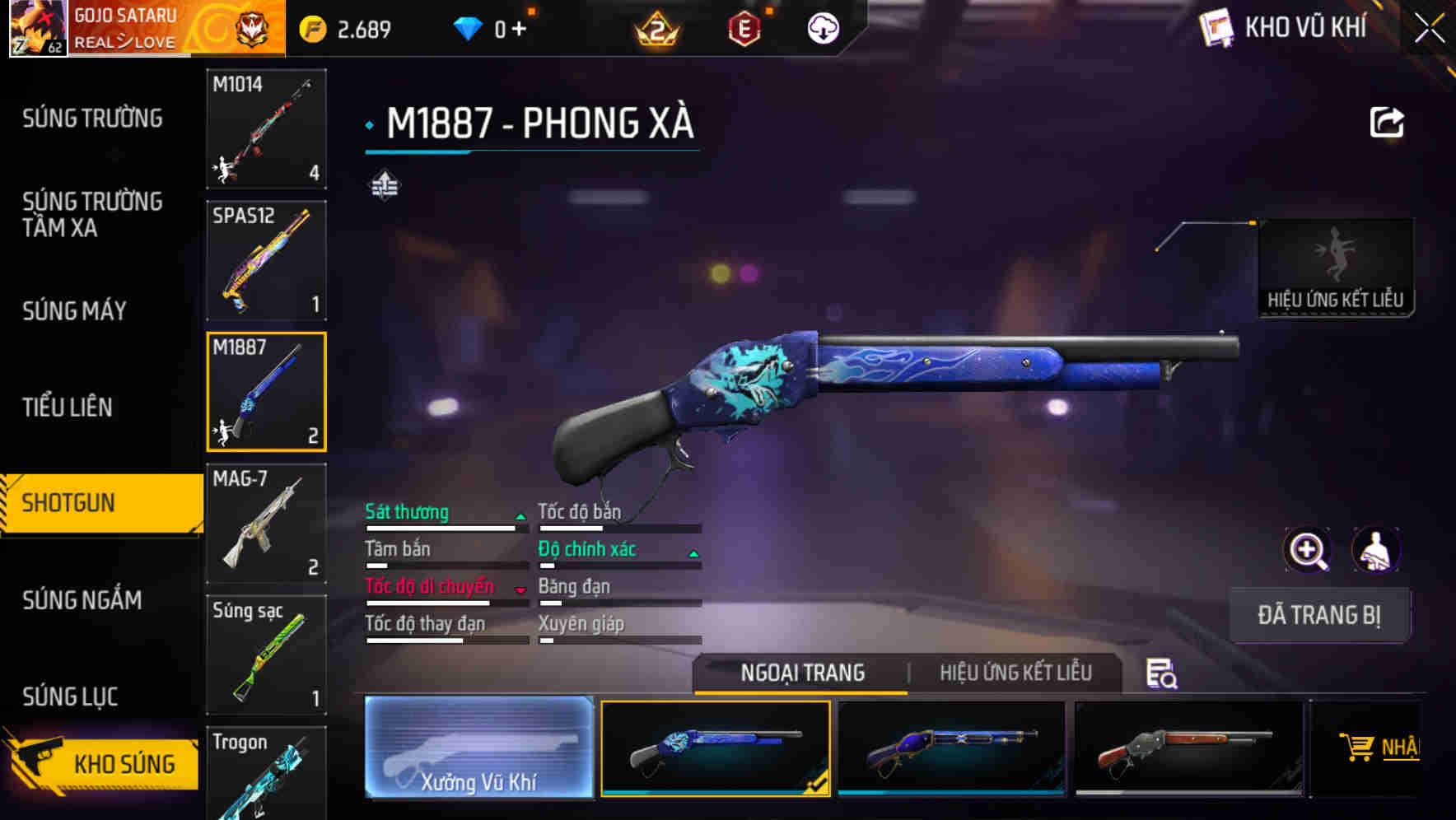Select the SPAS12 weapon thumbnail

tap(265, 259)
